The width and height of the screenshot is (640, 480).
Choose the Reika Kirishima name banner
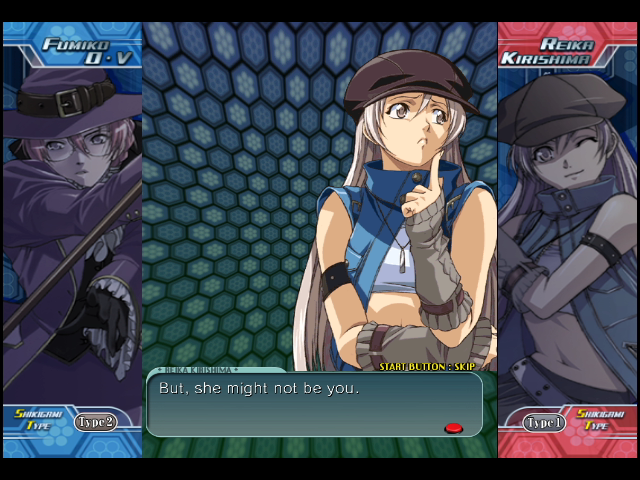[566, 51]
